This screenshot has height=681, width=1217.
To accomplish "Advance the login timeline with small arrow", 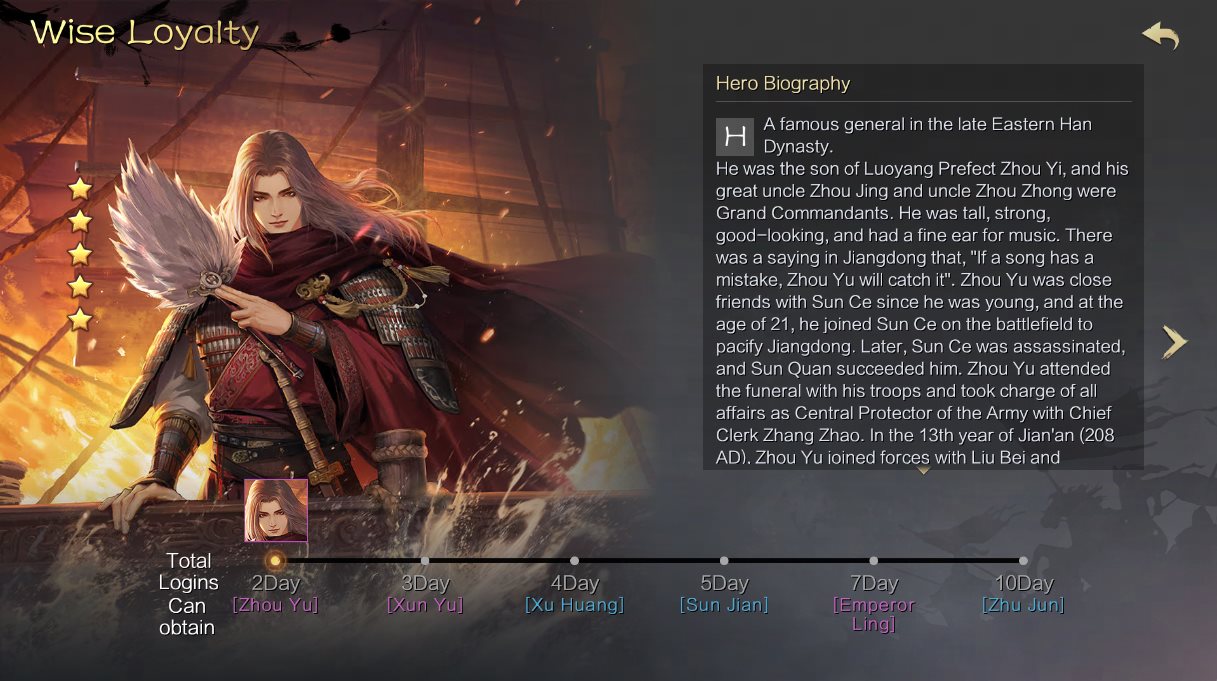I will (x=1087, y=585).
